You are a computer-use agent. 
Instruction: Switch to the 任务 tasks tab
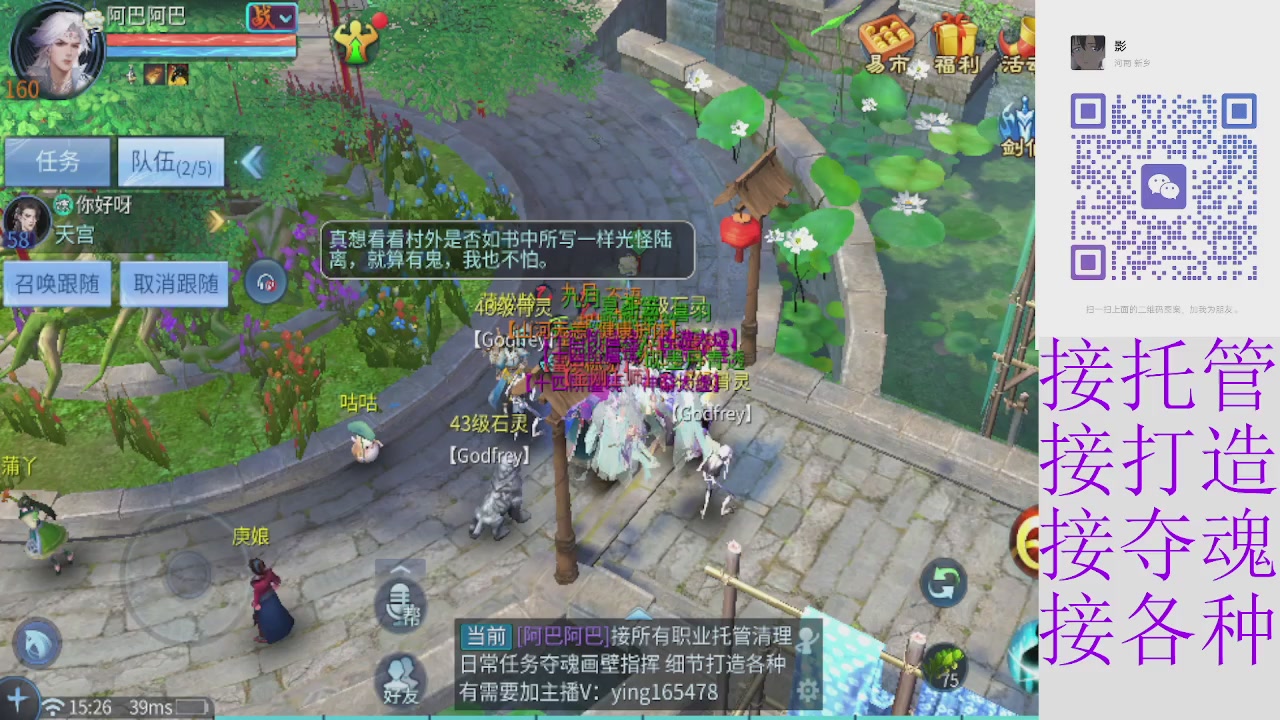click(57, 162)
